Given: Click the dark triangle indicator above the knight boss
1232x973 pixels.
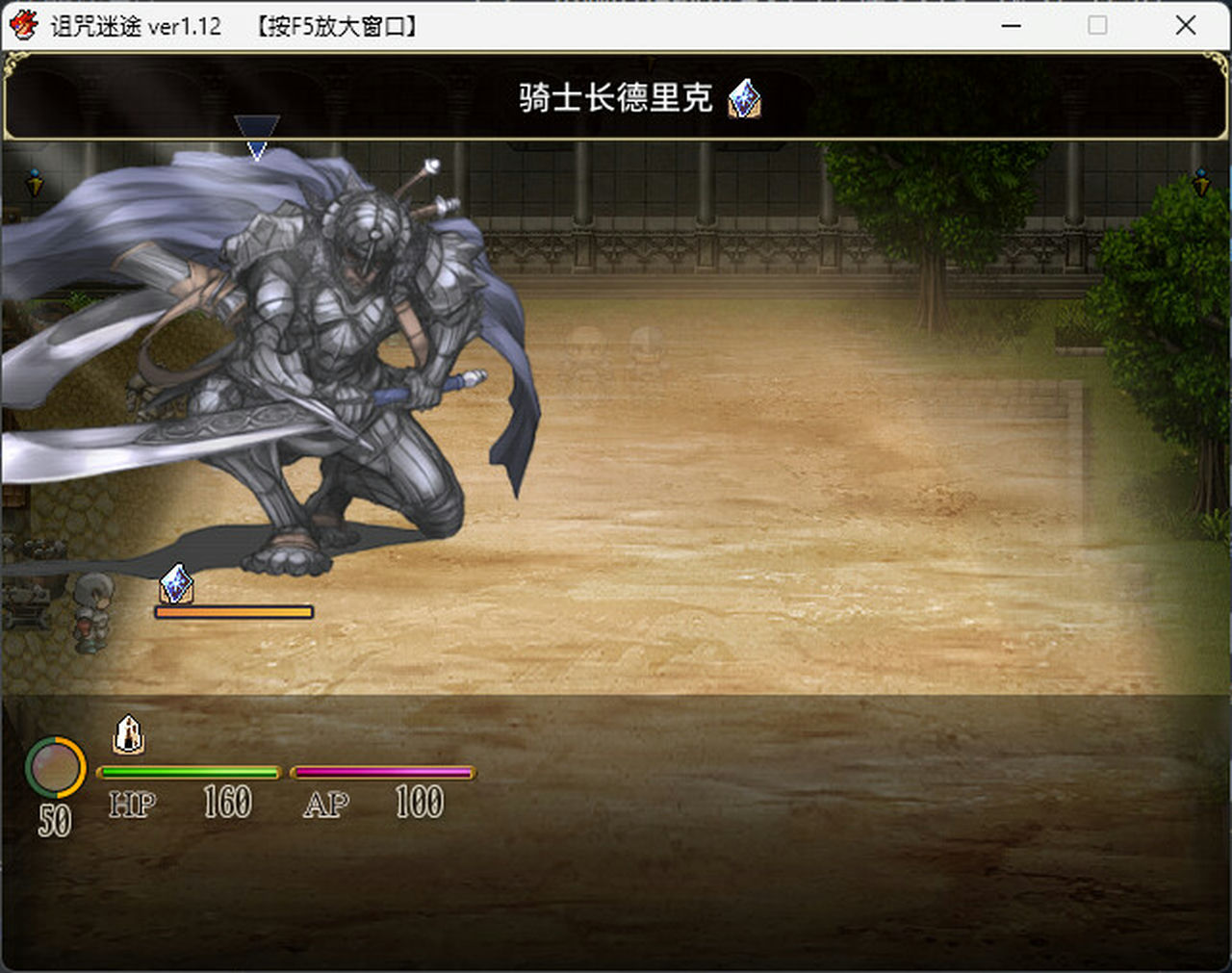Looking at the screenshot, I should tap(257, 126).
